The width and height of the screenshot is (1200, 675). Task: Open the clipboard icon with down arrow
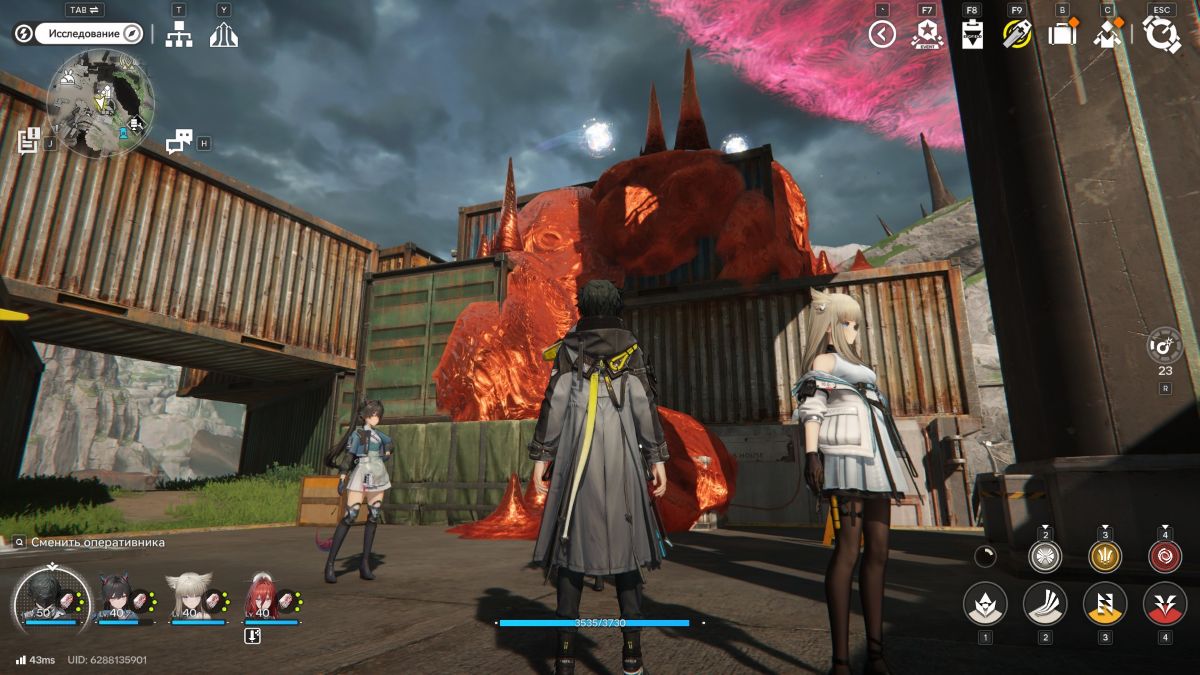[x=972, y=34]
